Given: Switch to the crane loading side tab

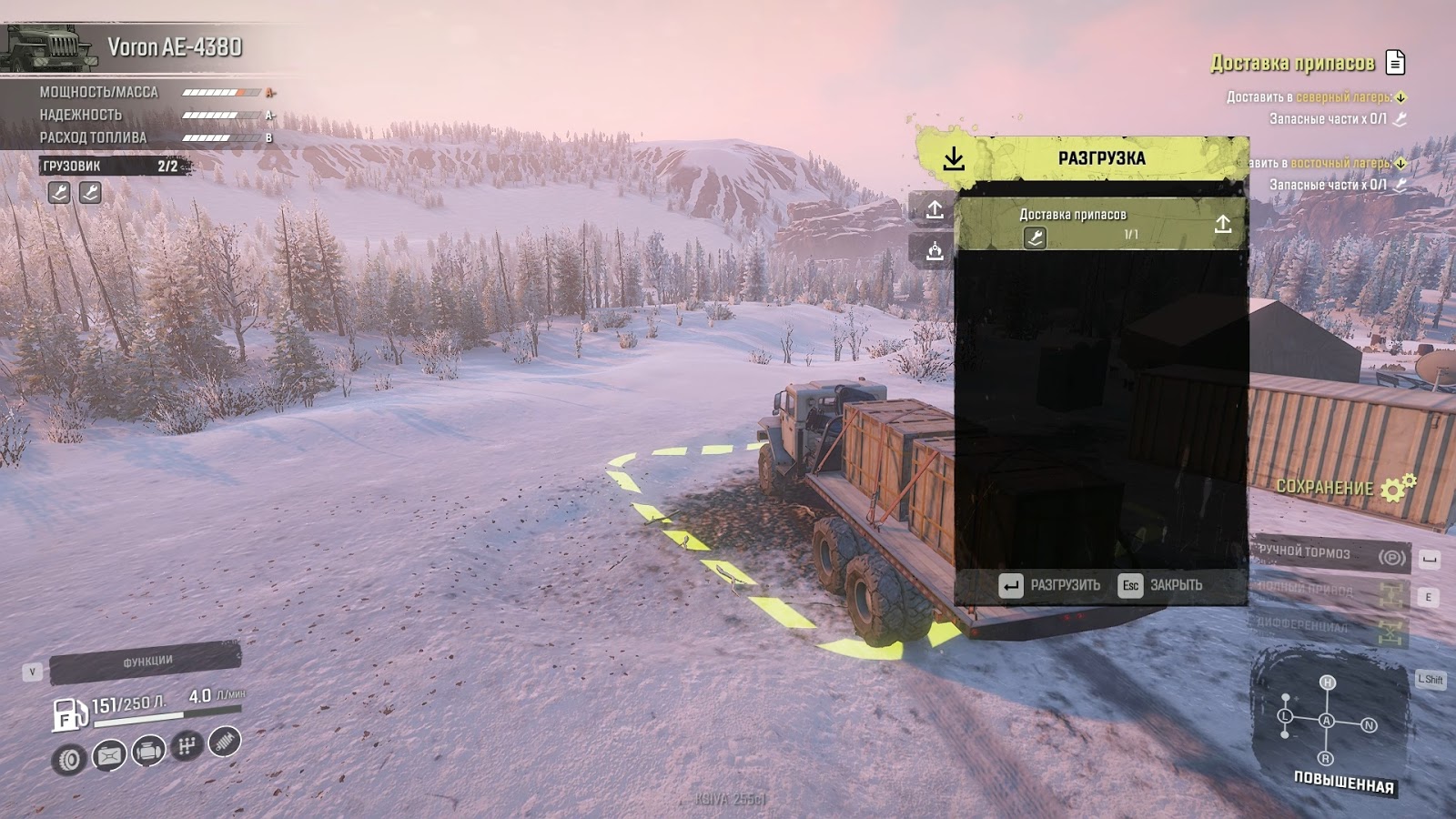Looking at the screenshot, I should 935,251.
